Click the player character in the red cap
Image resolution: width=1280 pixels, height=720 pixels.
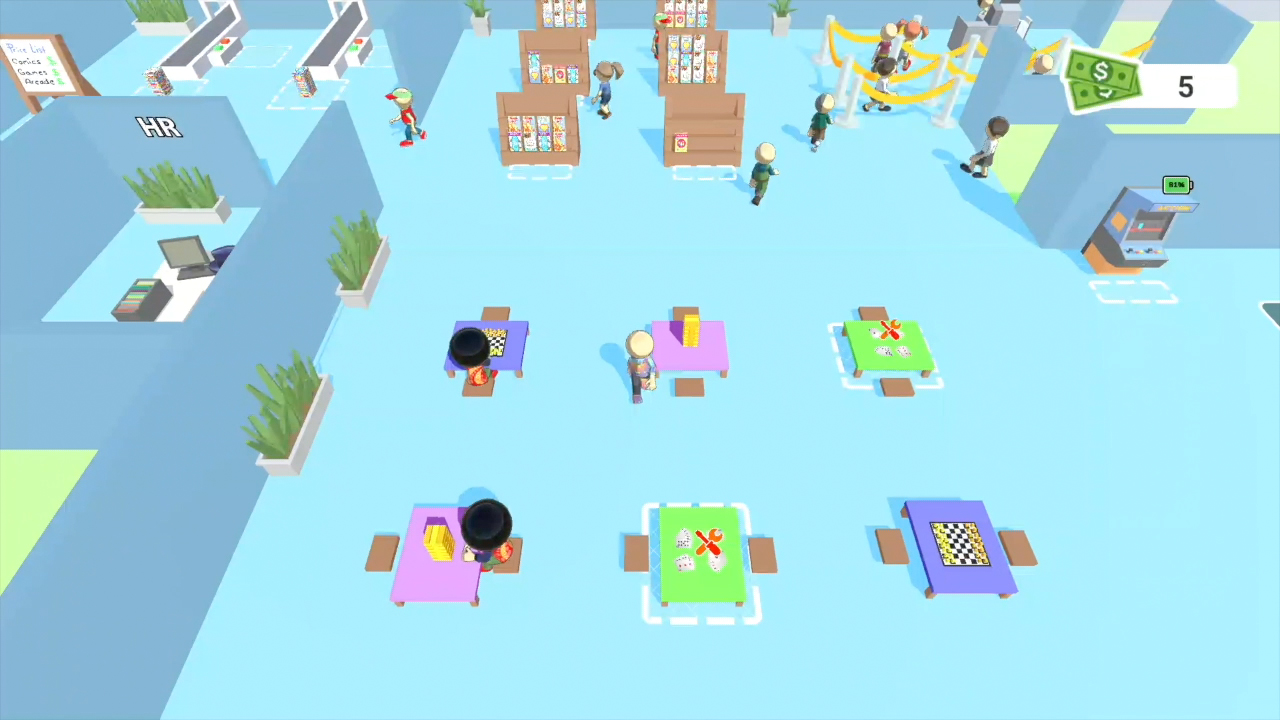click(x=405, y=115)
